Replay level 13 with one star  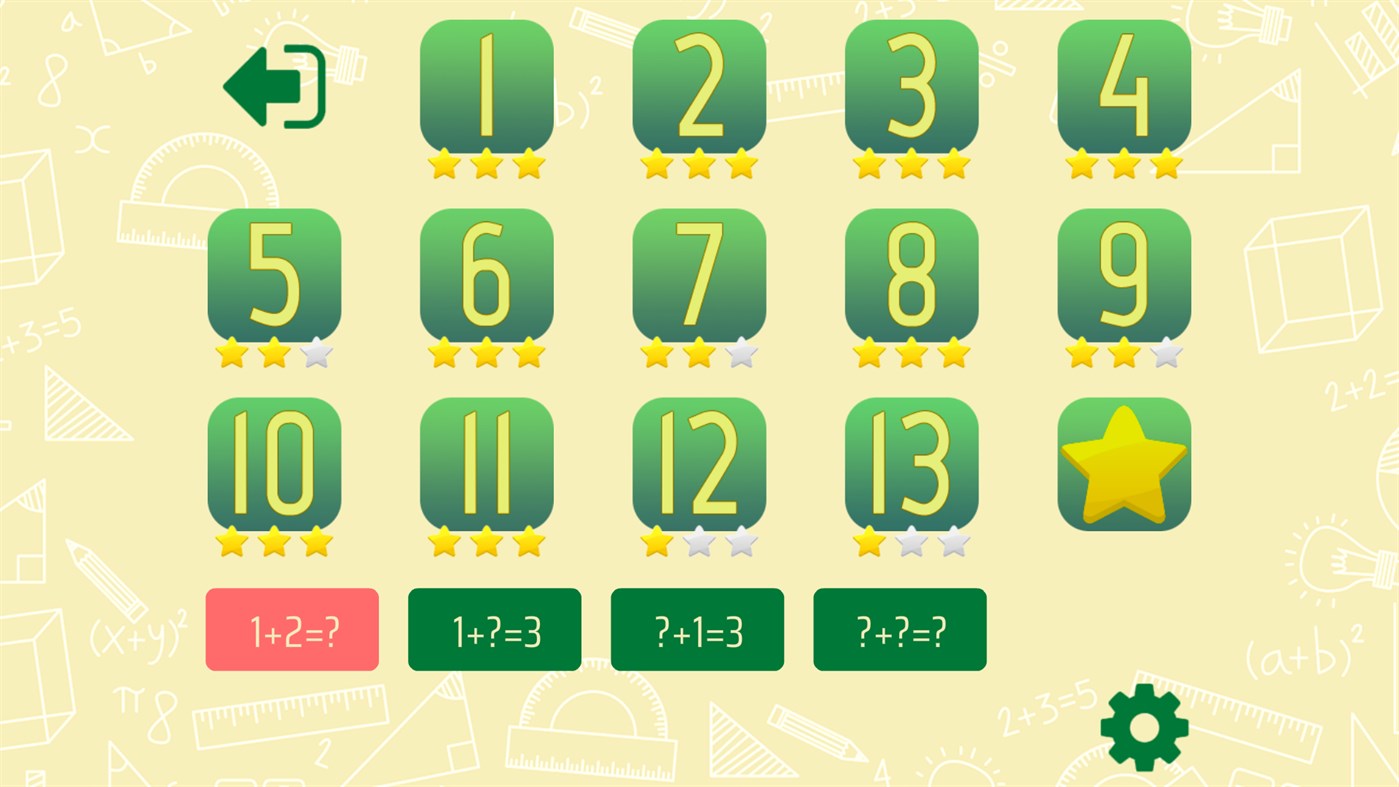coord(911,463)
